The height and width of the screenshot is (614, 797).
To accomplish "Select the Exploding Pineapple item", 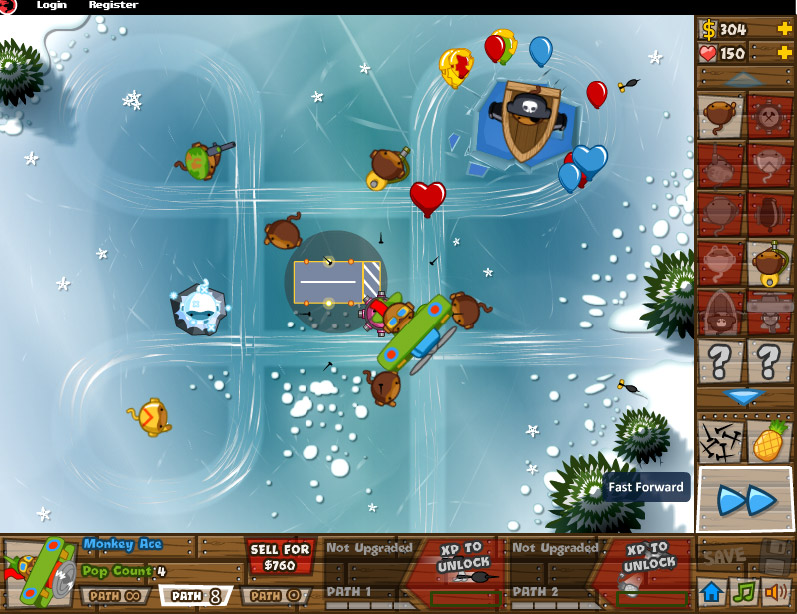I will click(768, 440).
